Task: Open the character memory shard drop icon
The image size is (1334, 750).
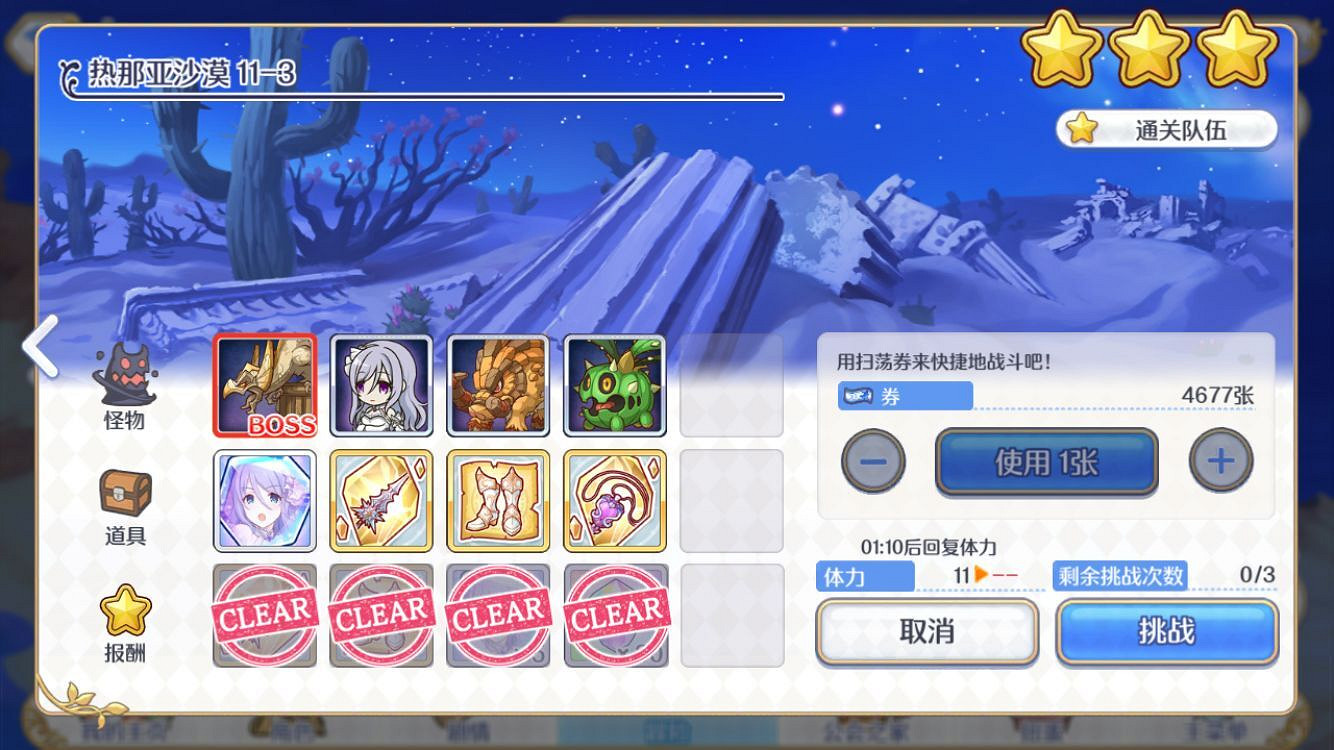Action: click(x=264, y=499)
